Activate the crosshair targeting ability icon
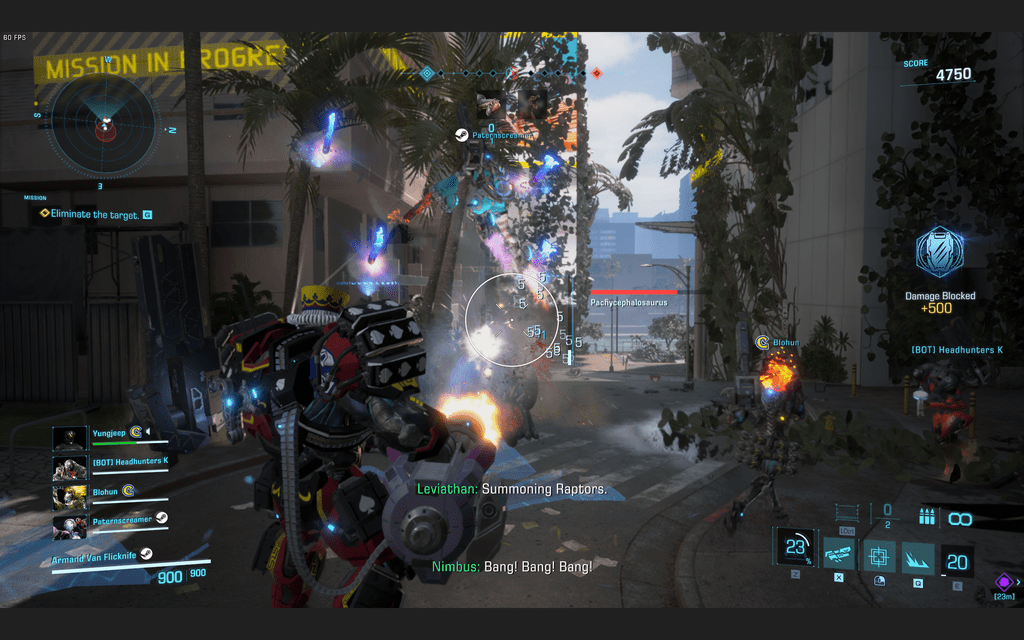This screenshot has width=1024, height=640. pos(879,557)
